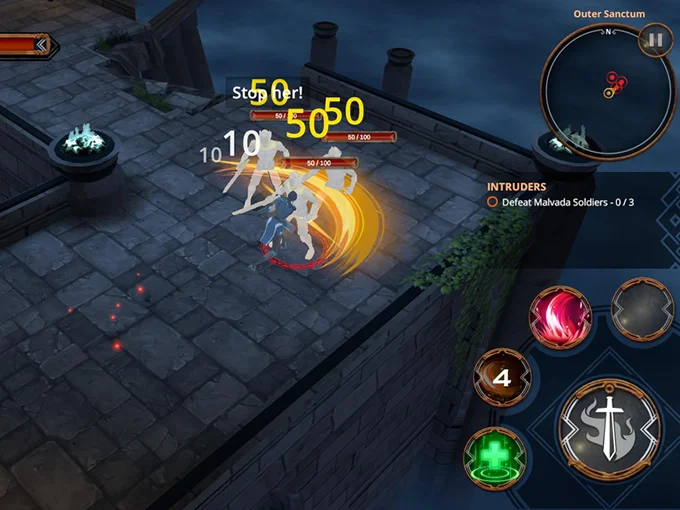Tap the brown swirl skill on cooldown
The height and width of the screenshot is (510, 680).
(504, 379)
